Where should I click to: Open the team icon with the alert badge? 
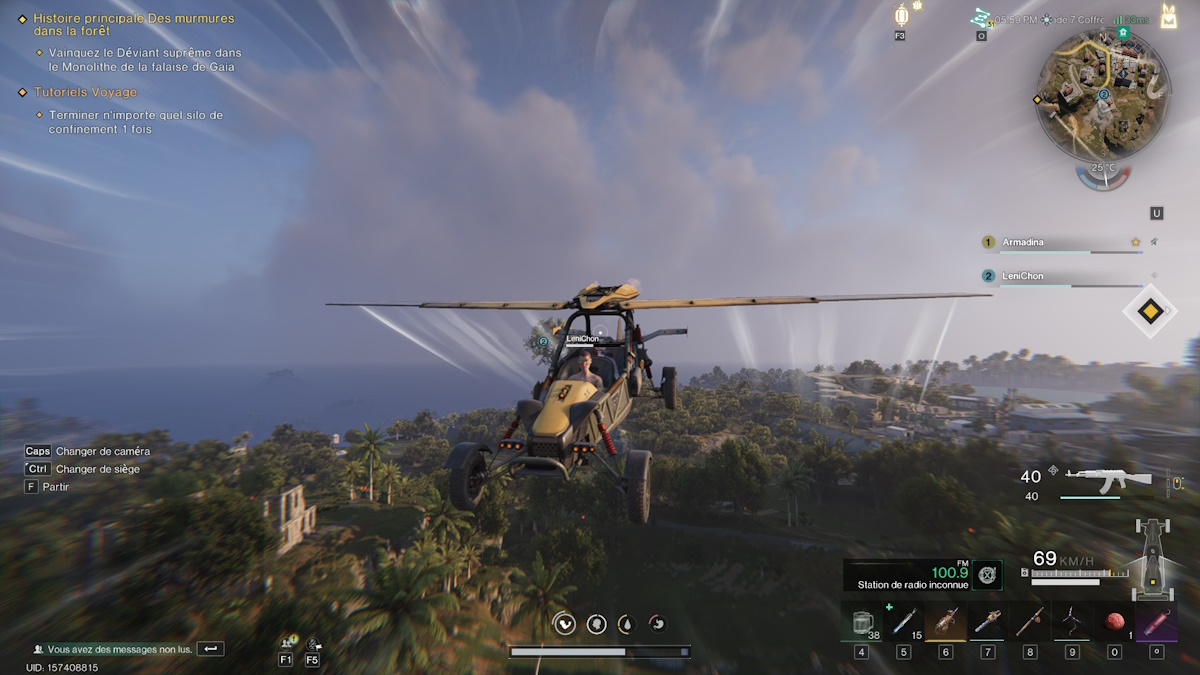pyautogui.click(x=287, y=642)
